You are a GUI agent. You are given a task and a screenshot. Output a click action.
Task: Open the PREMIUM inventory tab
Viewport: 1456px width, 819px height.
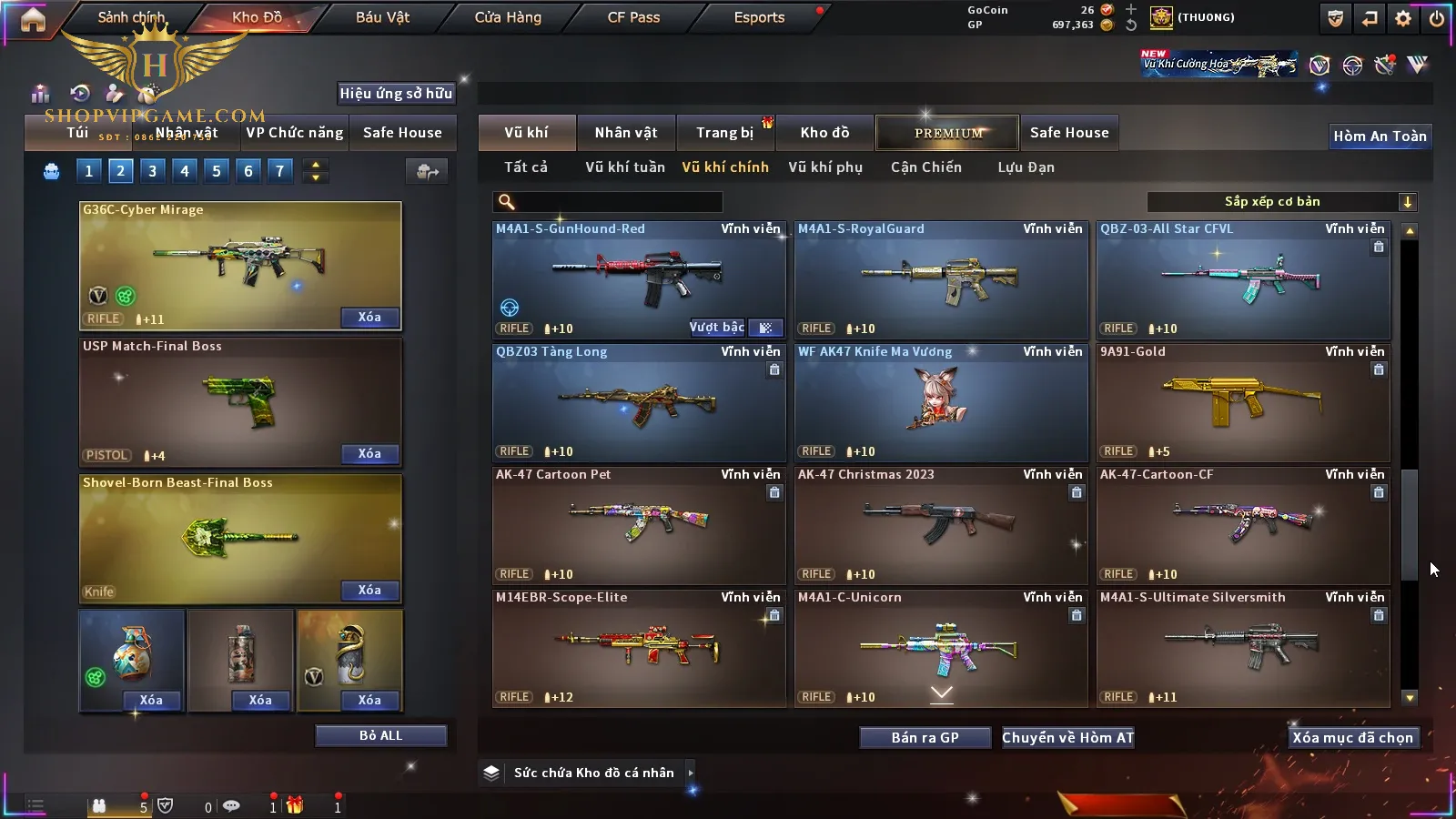click(x=947, y=133)
